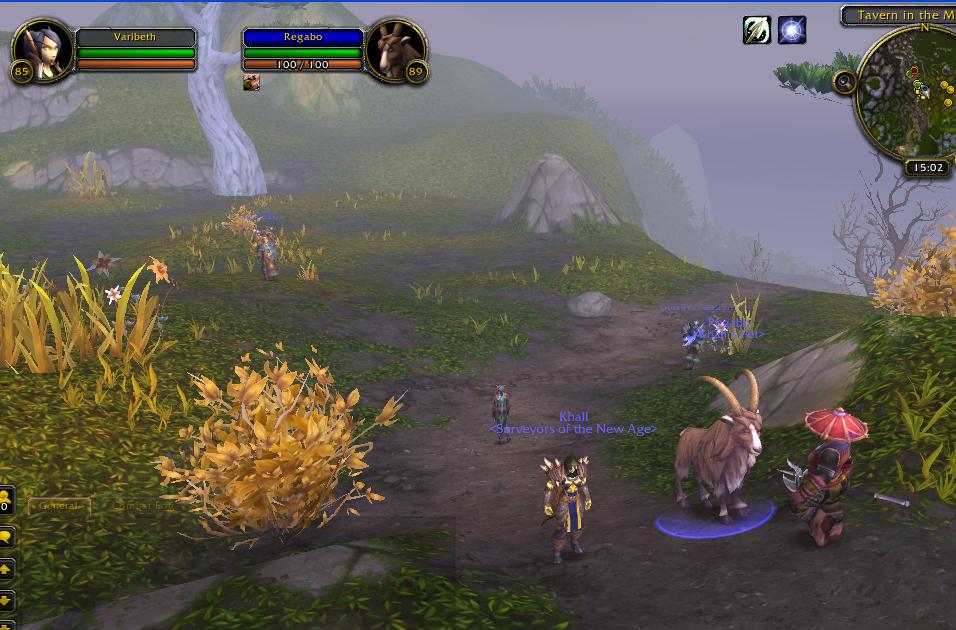Screen dimensions: 956x630
Task: Toggle the minimap tracking magnifier button
Action: point(845,82)
